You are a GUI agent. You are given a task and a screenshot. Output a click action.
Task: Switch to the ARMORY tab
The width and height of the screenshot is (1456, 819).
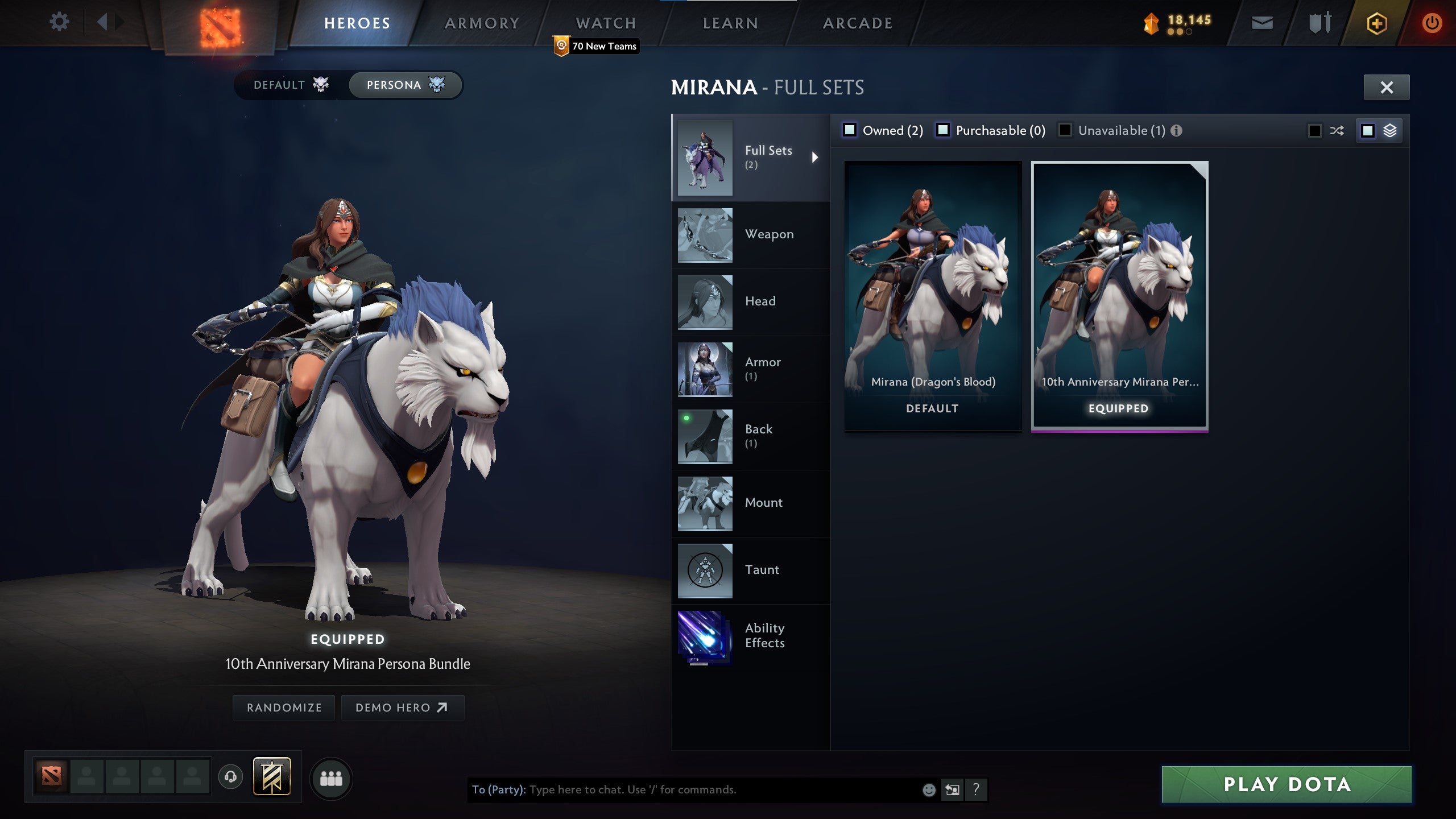[481, 23]
